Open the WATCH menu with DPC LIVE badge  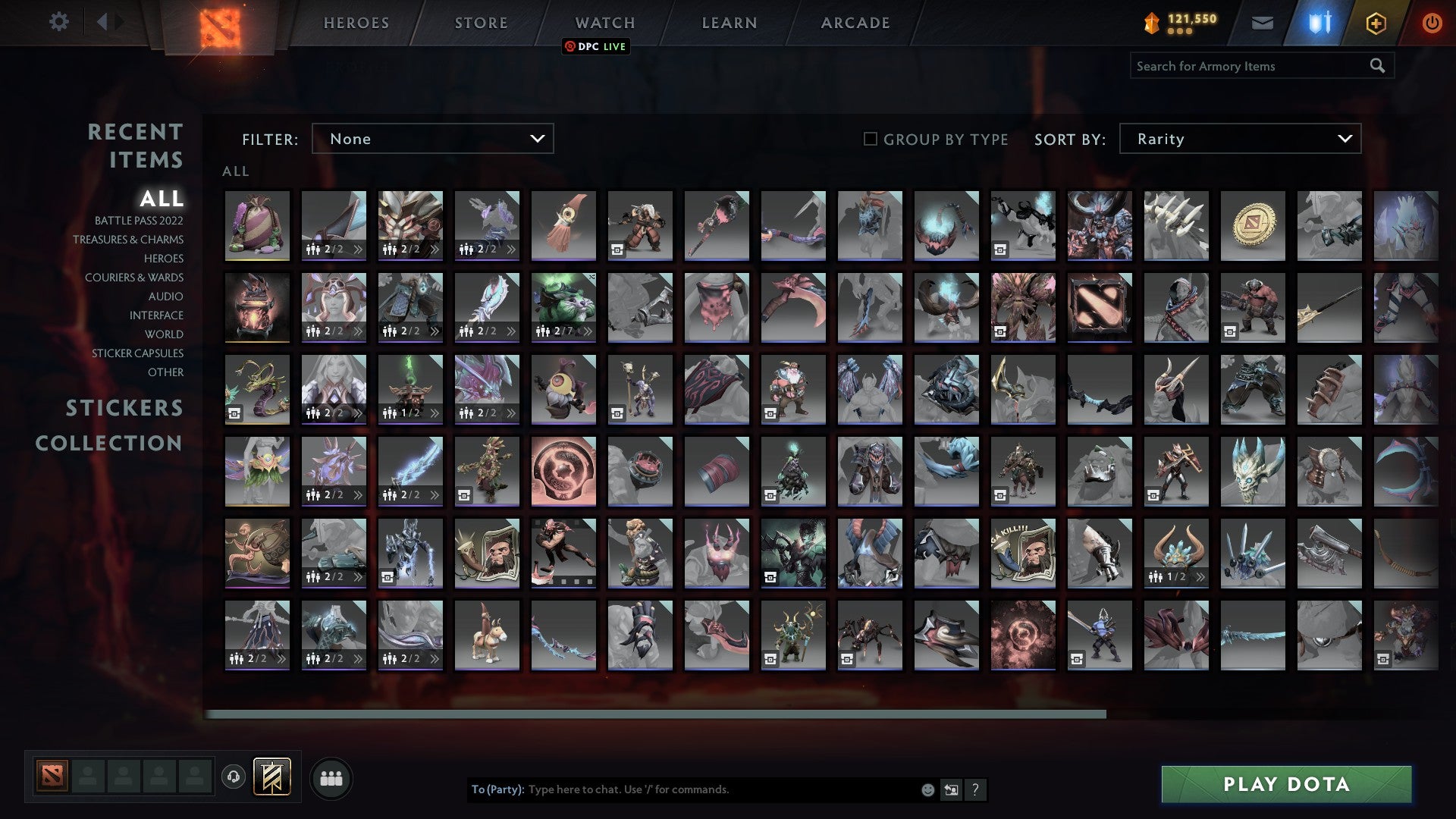[604, 23]
